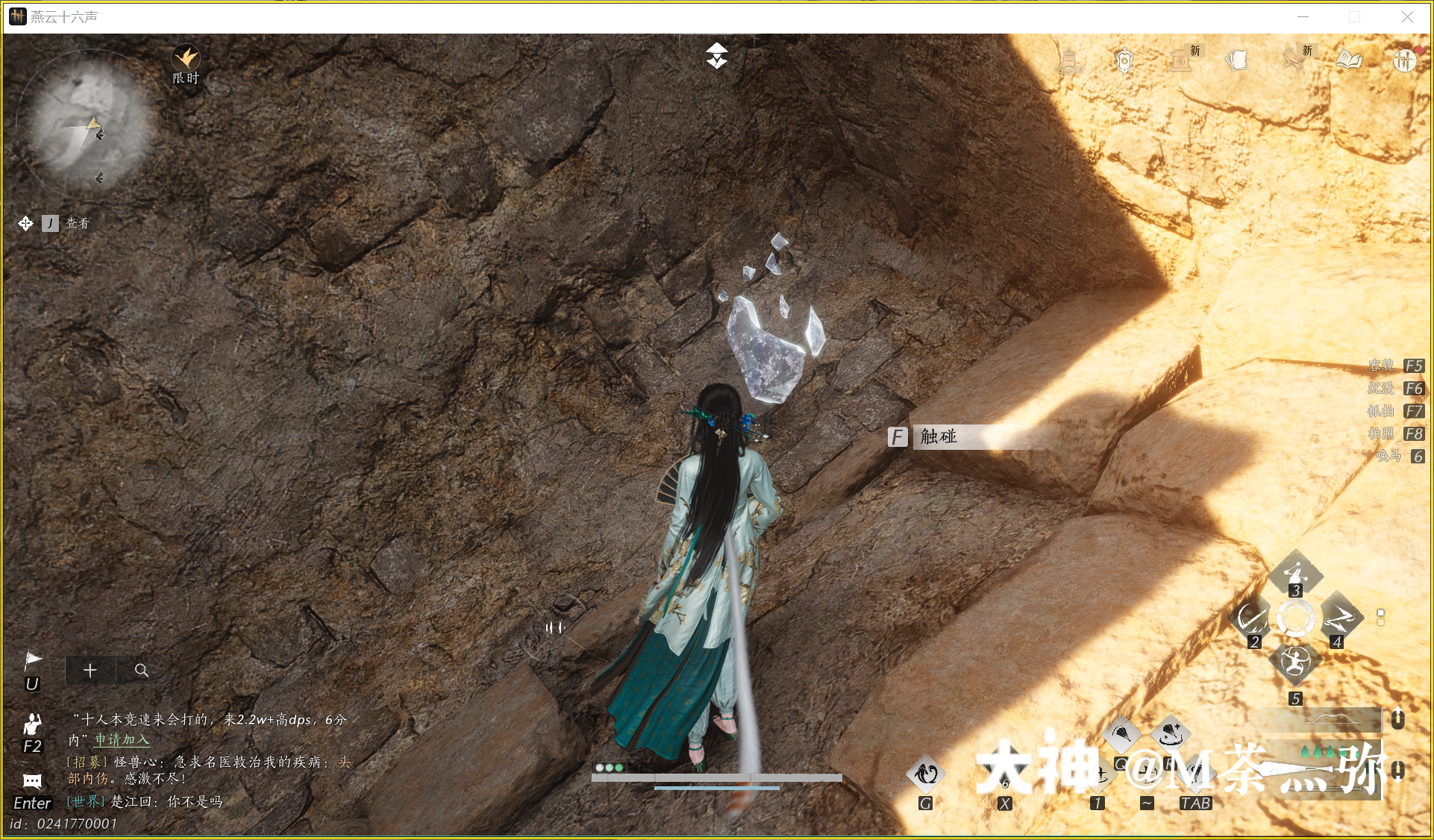Close the game window
Image resolution: width=1434 pixels, height=840 pixels.
(1407, 17)
